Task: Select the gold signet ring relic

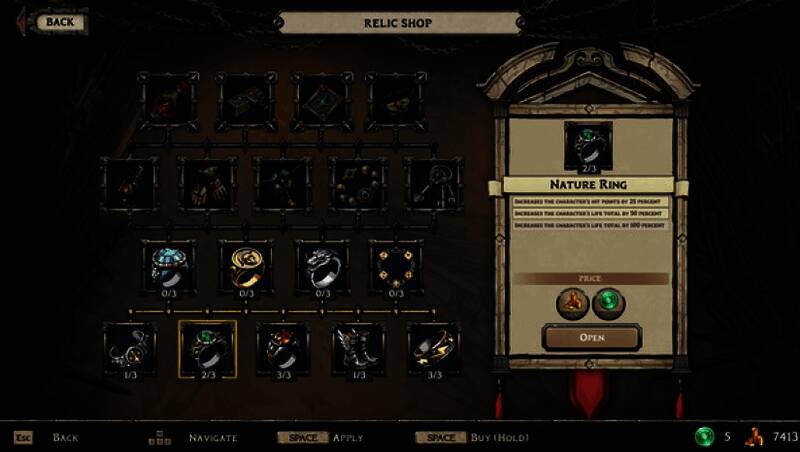Action: [245, 264]
